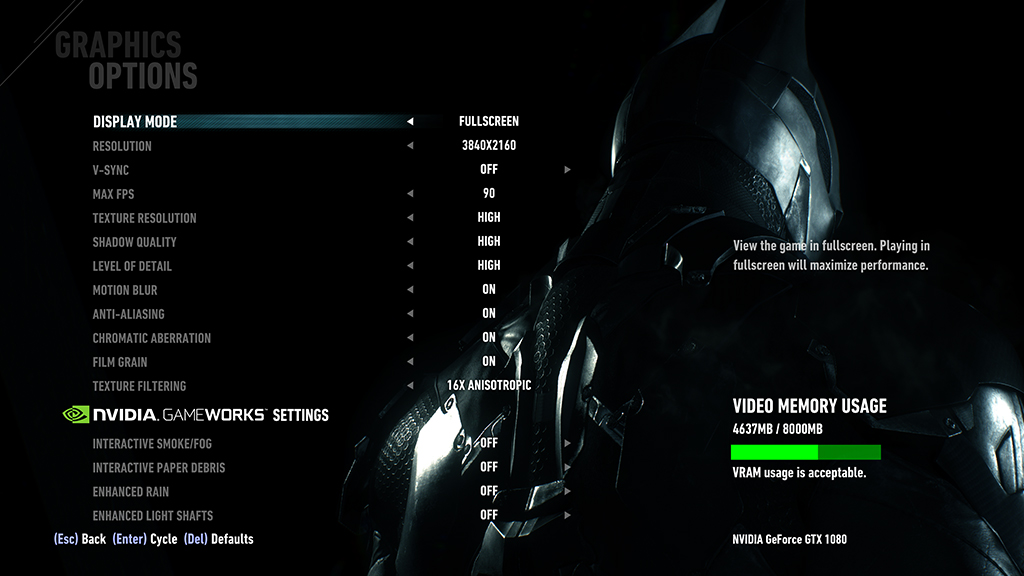This screenshot has height=576, width=1024.
Task: Reset settings with the Defaults option
Action: 219,539
